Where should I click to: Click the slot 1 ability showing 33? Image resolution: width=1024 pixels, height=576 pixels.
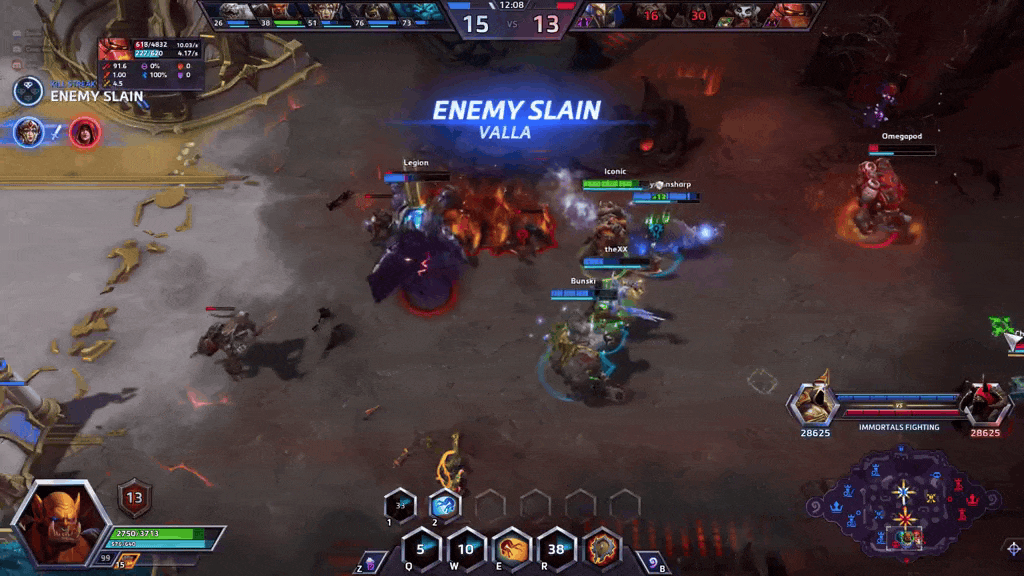[400, 506]
